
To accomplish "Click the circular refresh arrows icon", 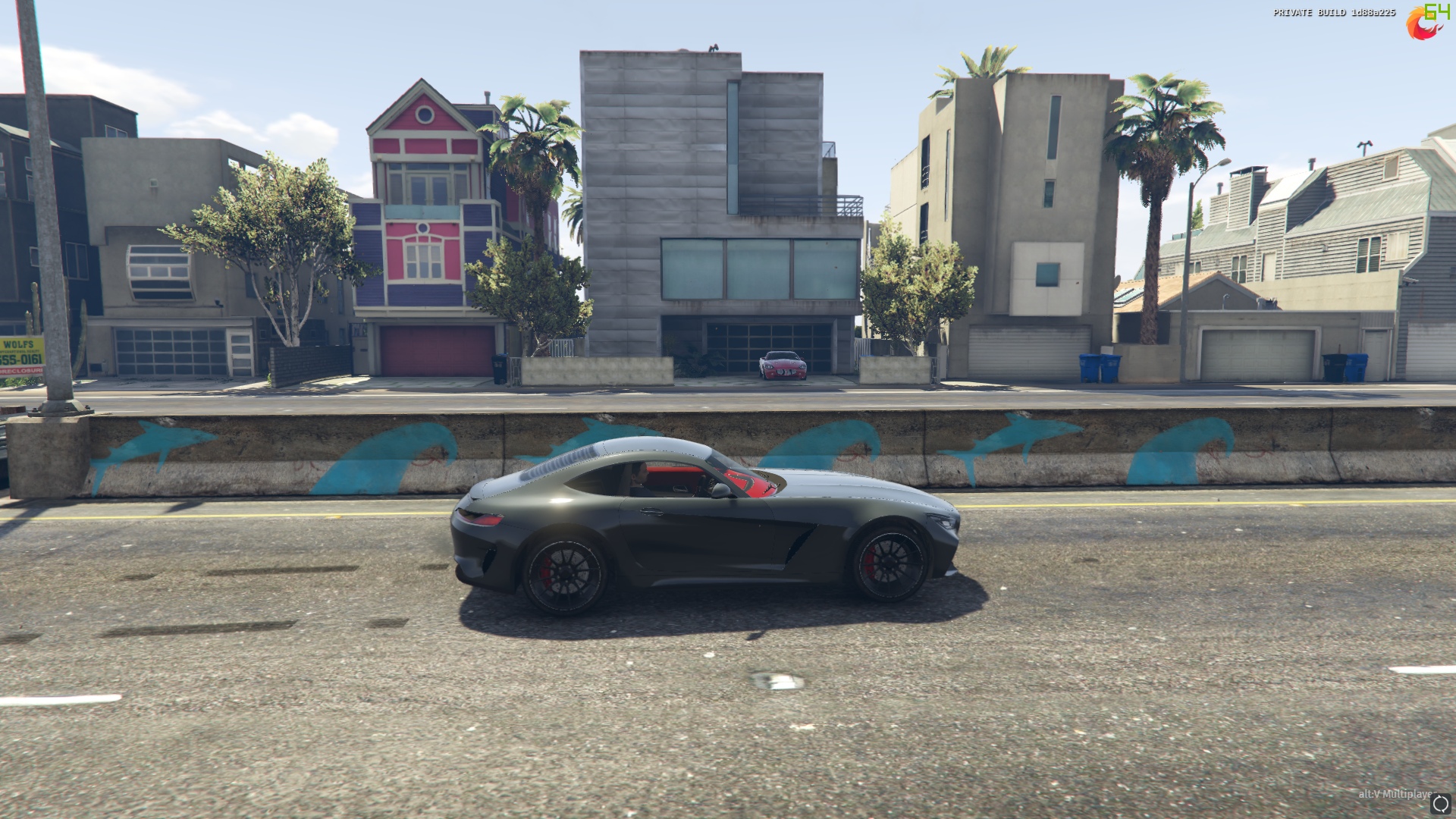I will tap(1441, 804).
